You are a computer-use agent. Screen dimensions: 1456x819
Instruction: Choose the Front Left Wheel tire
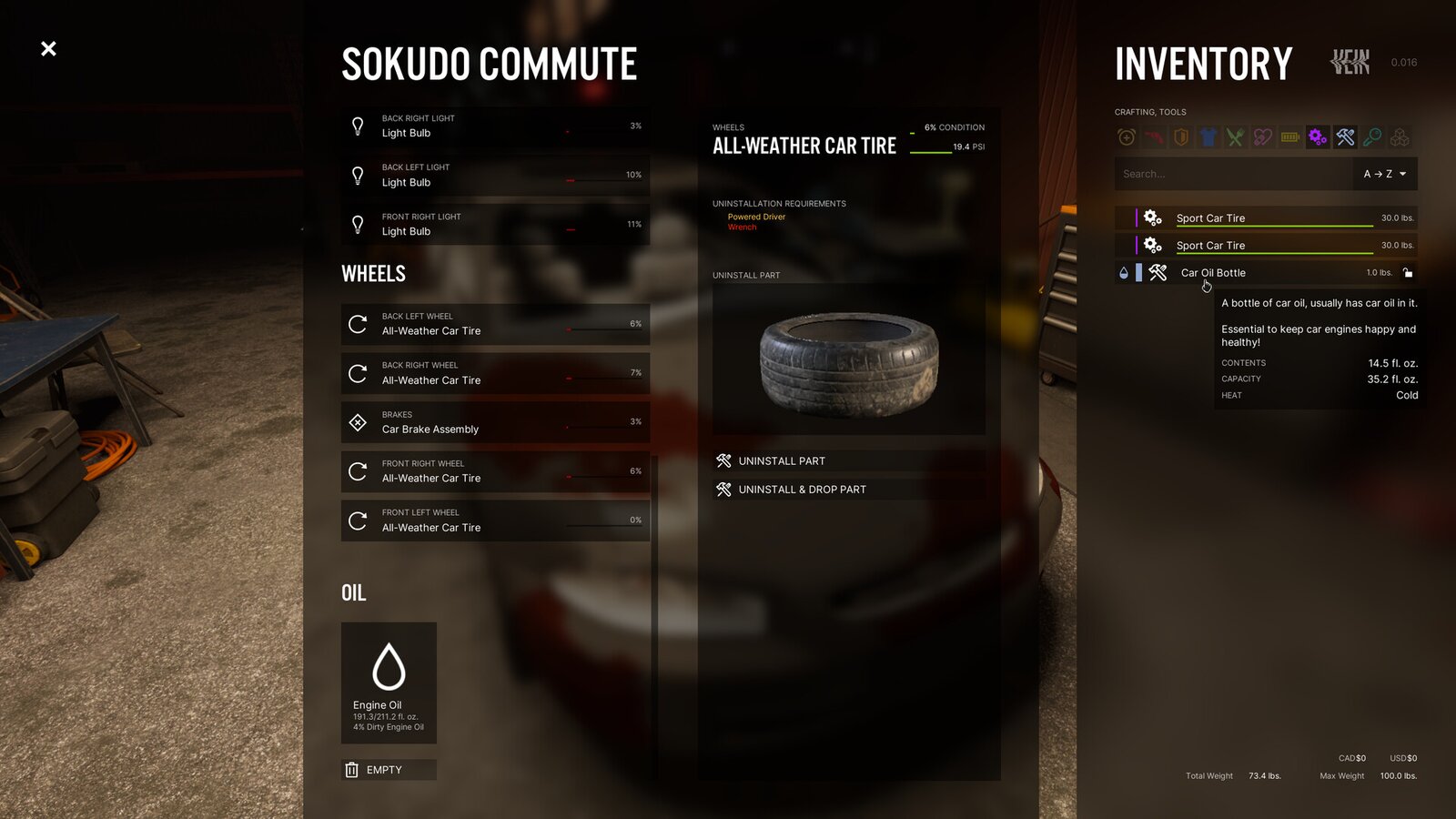495,521
